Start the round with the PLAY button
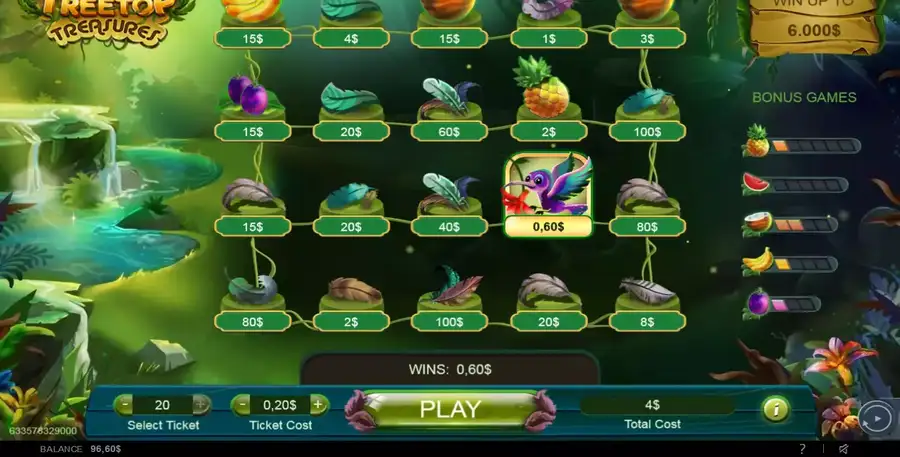This screenshot has width=900, height=457. [450, 409]
